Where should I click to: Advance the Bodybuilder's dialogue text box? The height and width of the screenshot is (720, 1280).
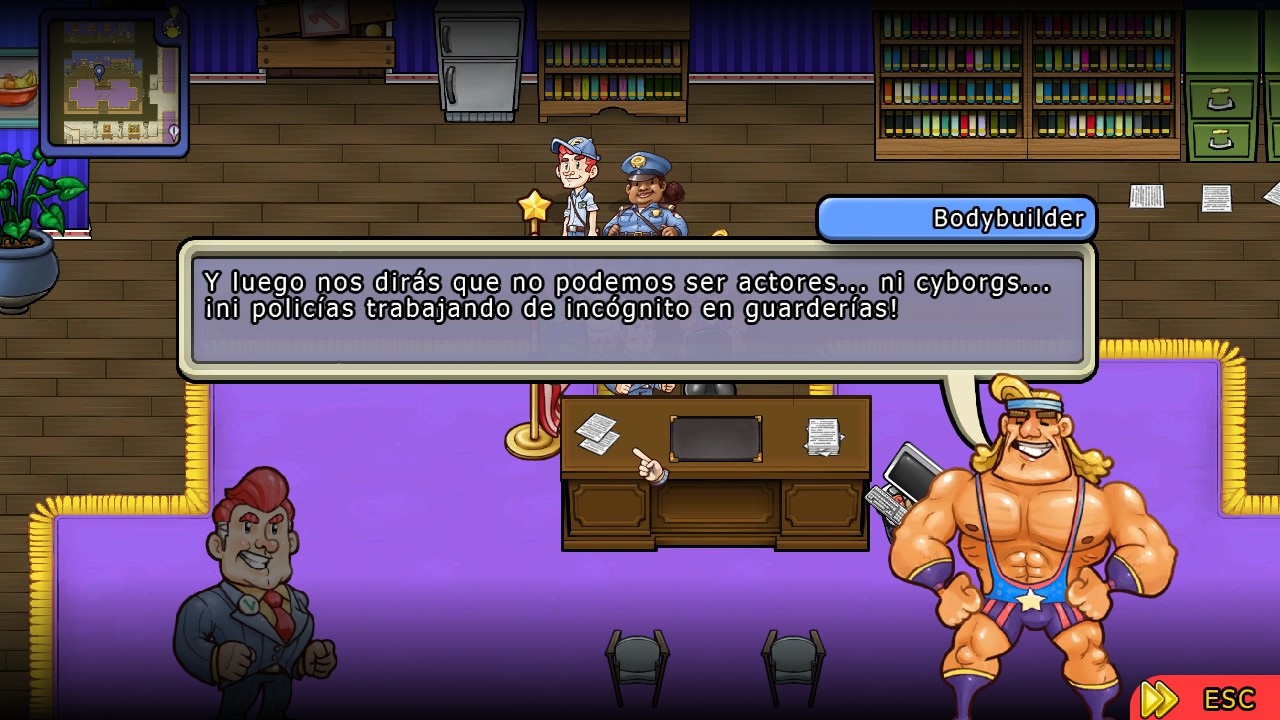637,309
